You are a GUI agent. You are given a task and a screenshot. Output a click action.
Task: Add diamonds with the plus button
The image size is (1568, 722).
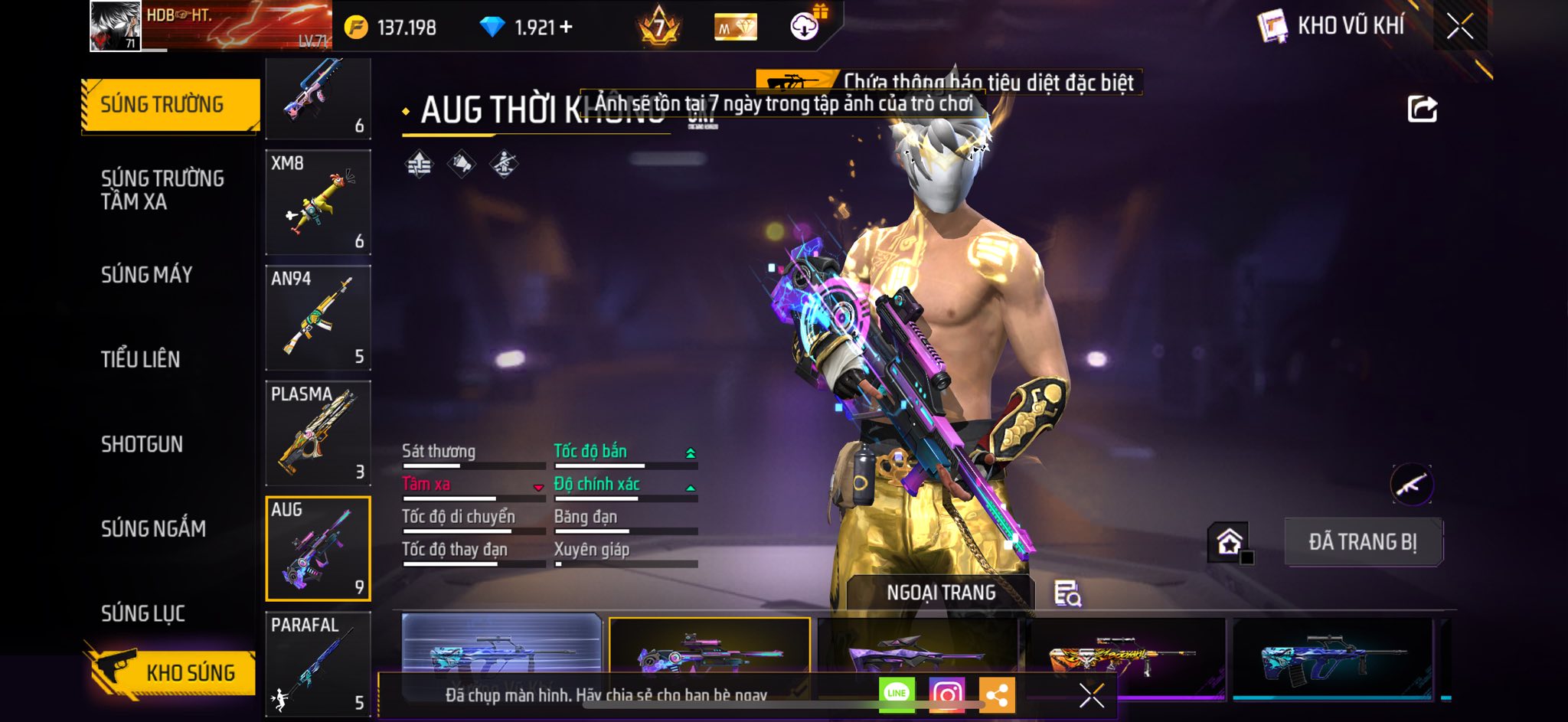567,28
